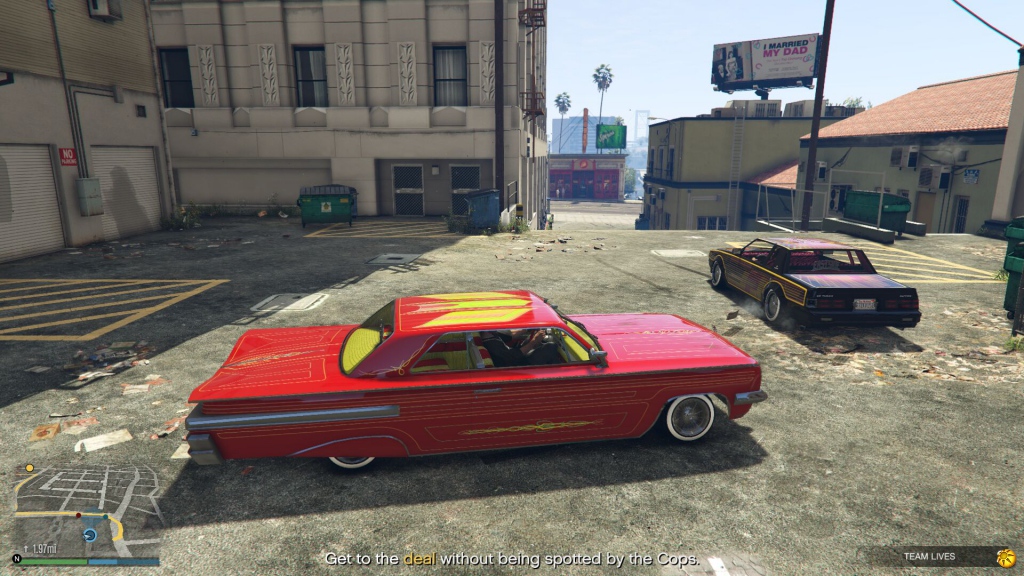
Task: Click the blue player arrow on minimap
Action: click(x=89, y=535)
